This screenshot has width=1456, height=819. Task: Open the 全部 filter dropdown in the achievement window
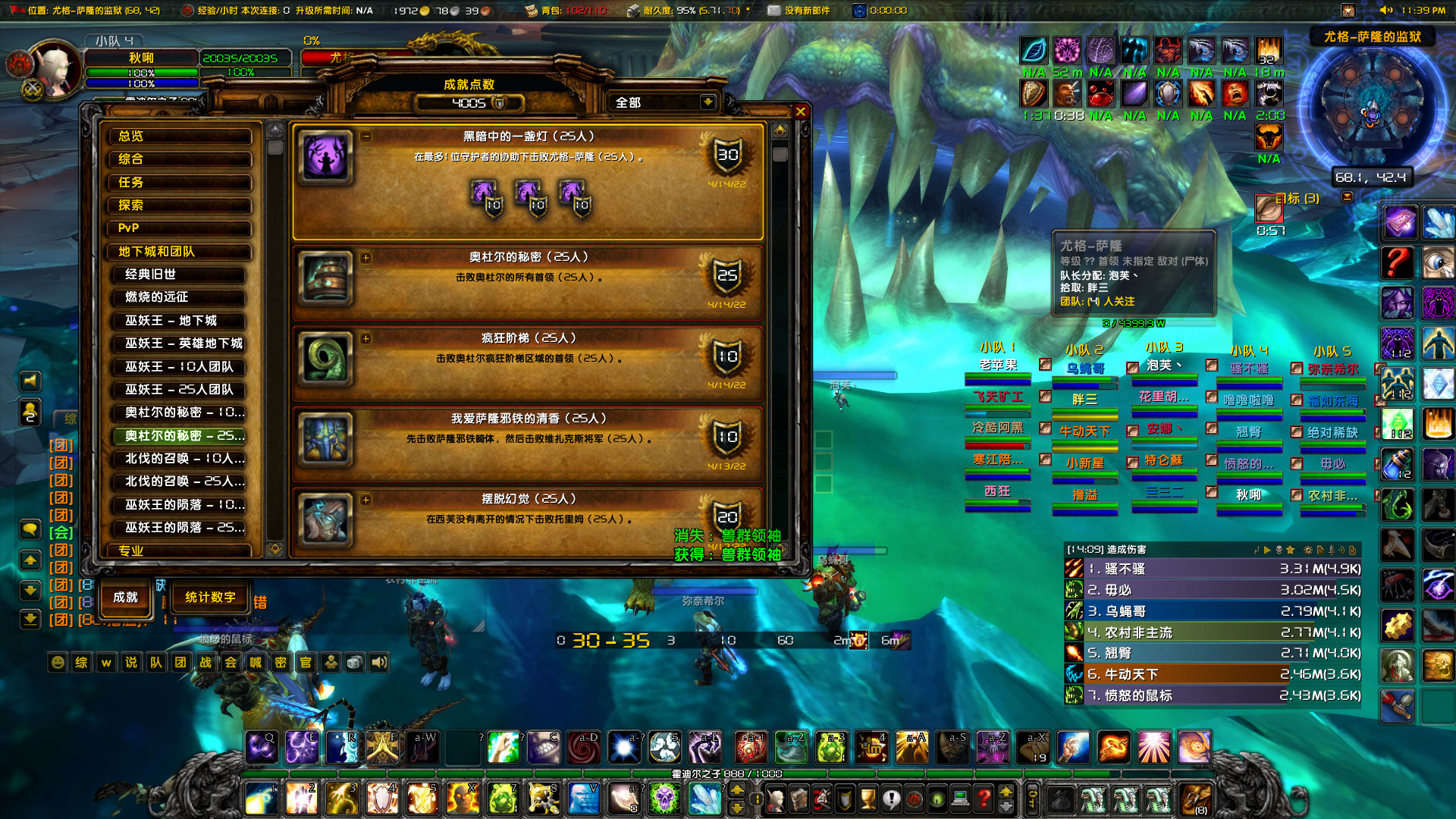coord(660,102)
